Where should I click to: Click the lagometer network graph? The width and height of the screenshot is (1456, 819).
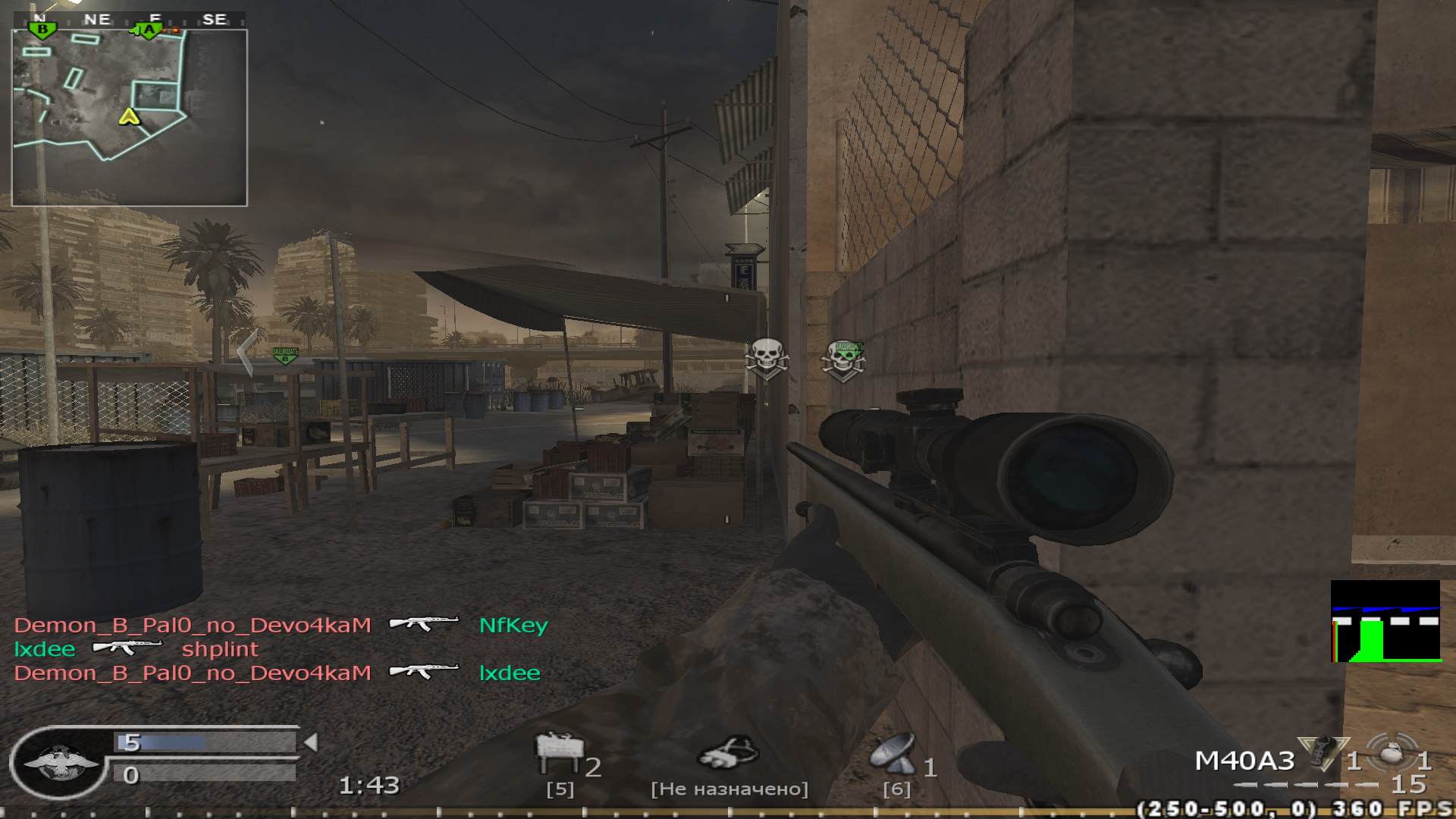coord(1385,621)
